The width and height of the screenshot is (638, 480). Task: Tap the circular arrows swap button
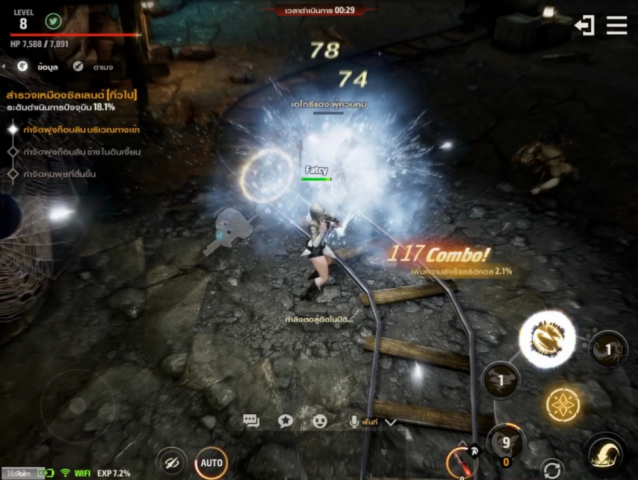click(551, 468)
